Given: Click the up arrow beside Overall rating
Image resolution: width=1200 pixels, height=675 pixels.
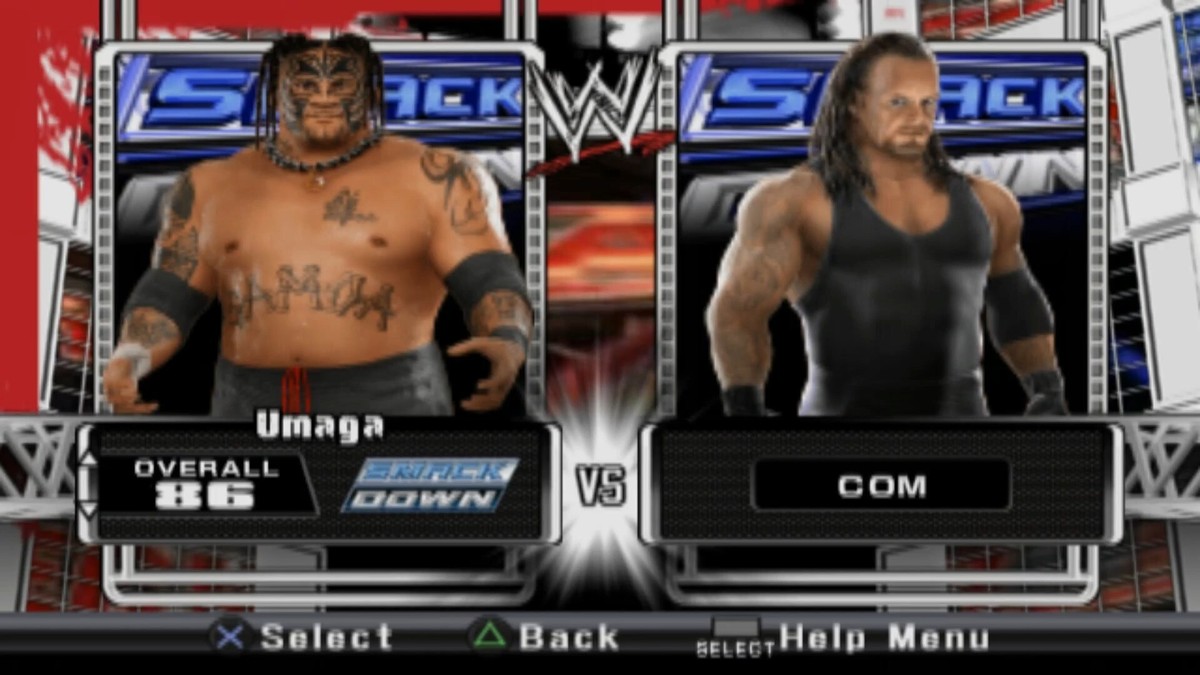Looking at the screenshot, I should (89, 459).
